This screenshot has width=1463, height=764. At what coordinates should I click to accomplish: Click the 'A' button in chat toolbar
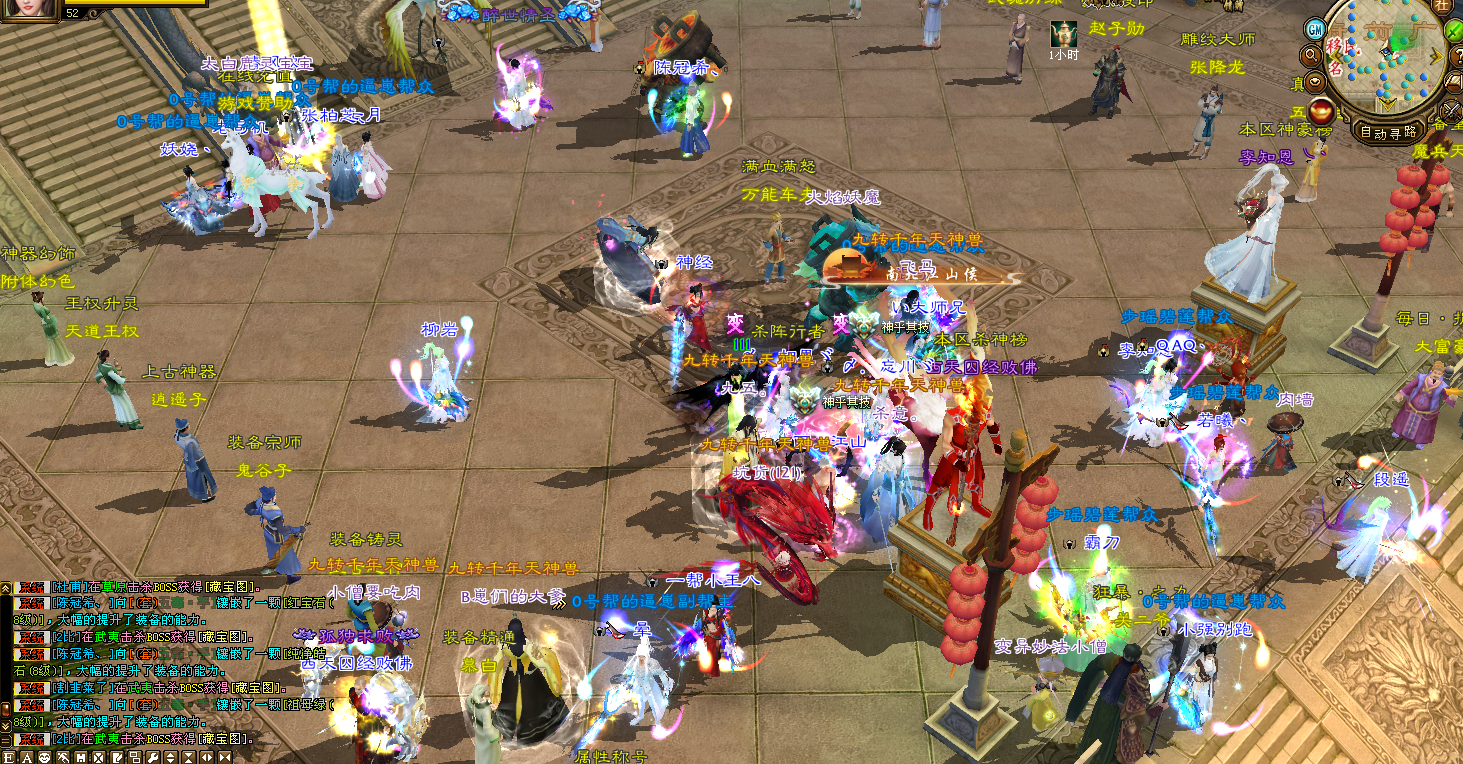[27, 758]
